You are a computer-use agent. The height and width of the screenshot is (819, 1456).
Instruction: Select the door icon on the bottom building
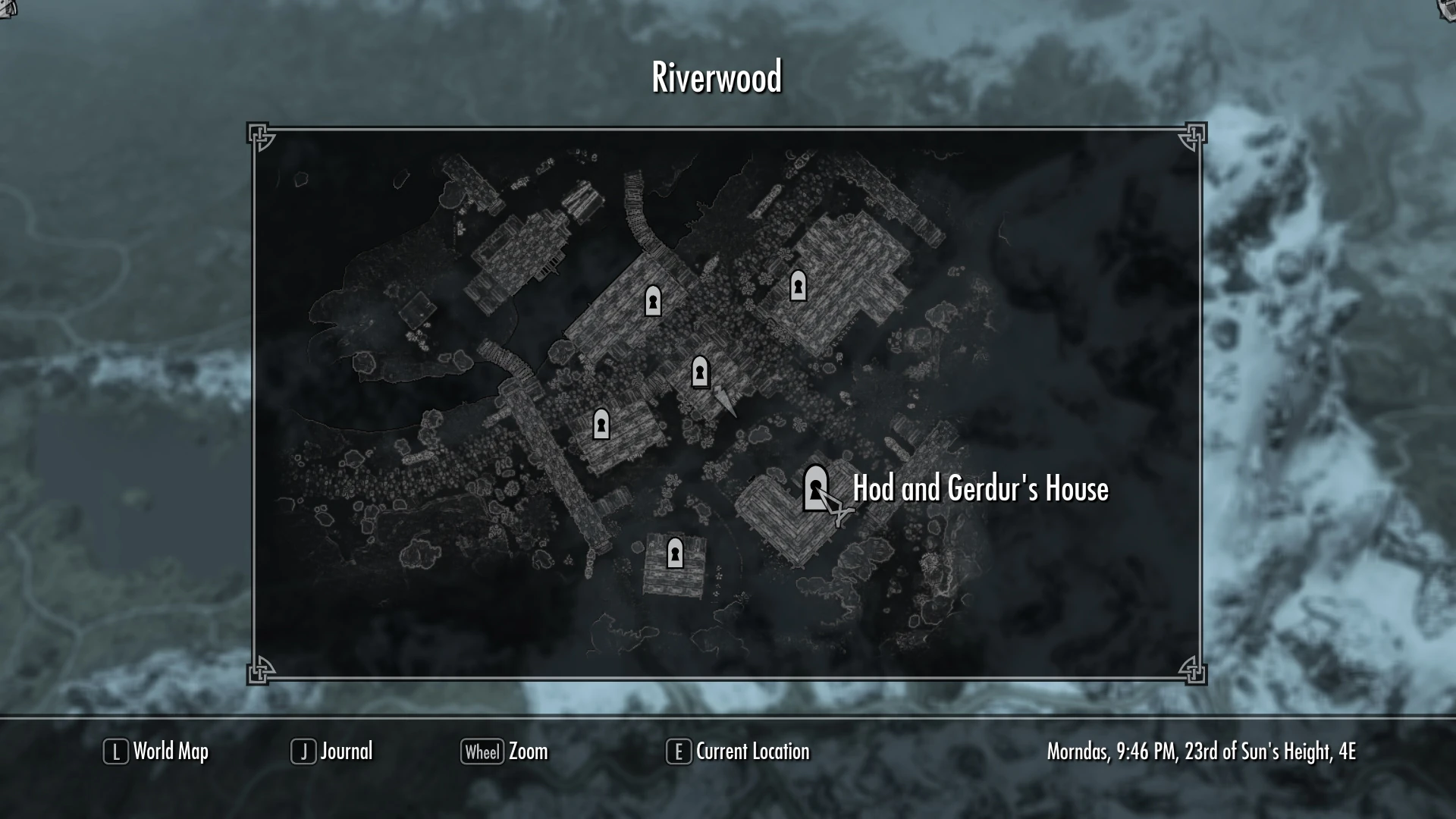click(675, 553)
